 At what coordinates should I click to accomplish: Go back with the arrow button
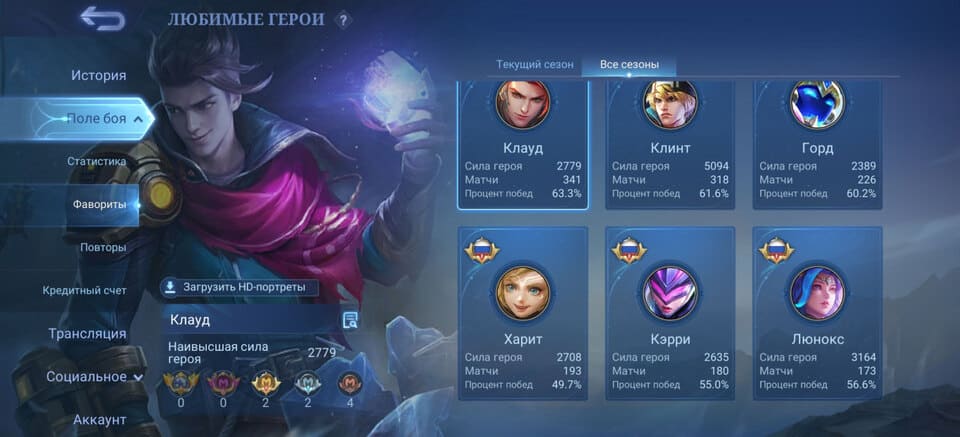tap(102, 19)
